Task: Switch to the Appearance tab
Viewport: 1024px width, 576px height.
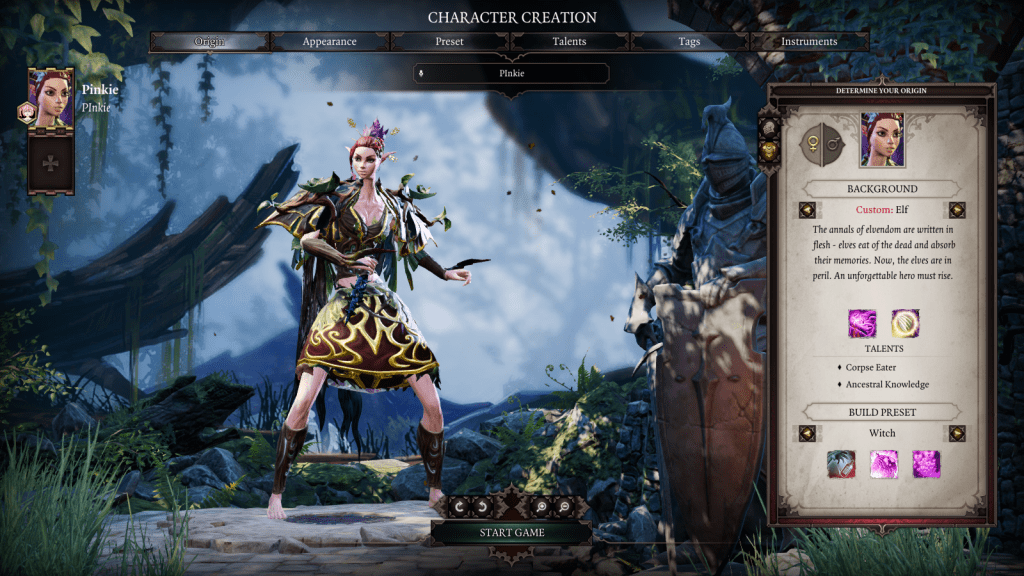Action: coord(330,42)
